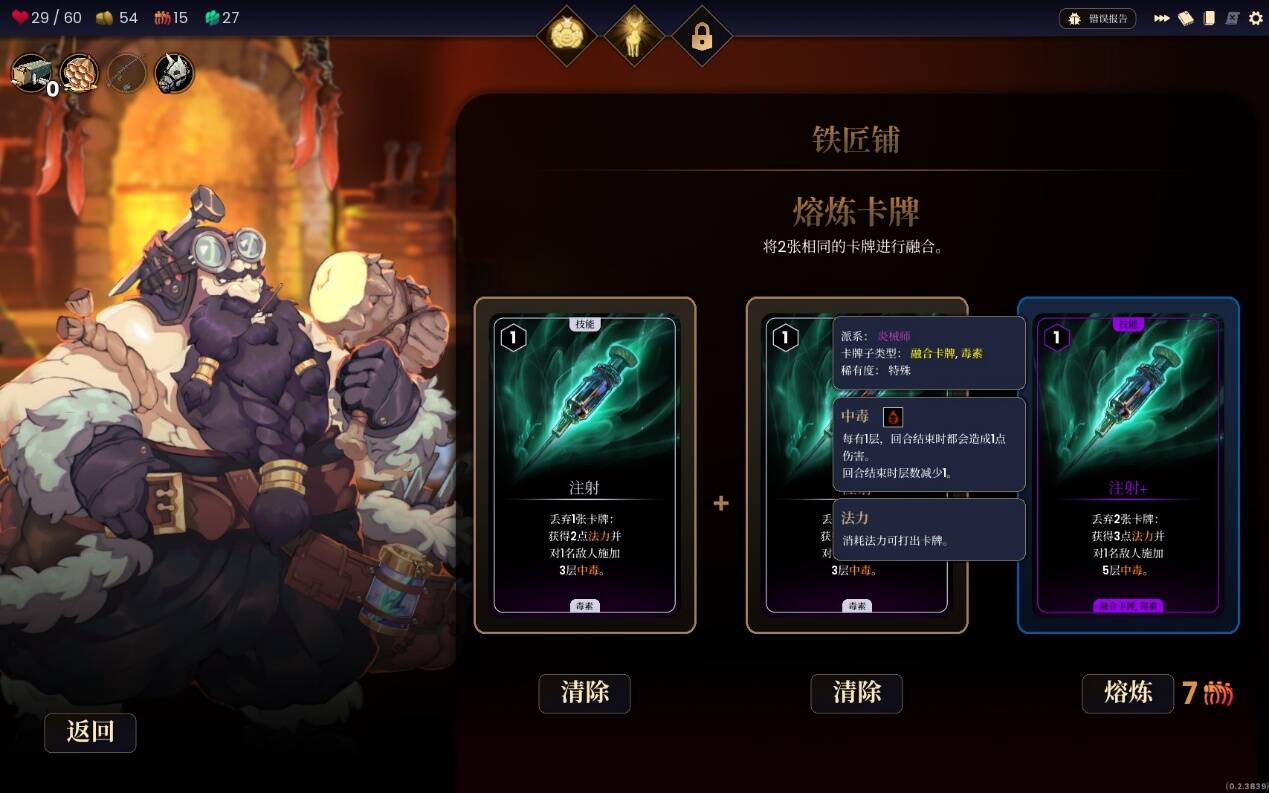The image size is (1269, 793).
Task: Open the slanted book icon
Action: (x=1185, y=18)
